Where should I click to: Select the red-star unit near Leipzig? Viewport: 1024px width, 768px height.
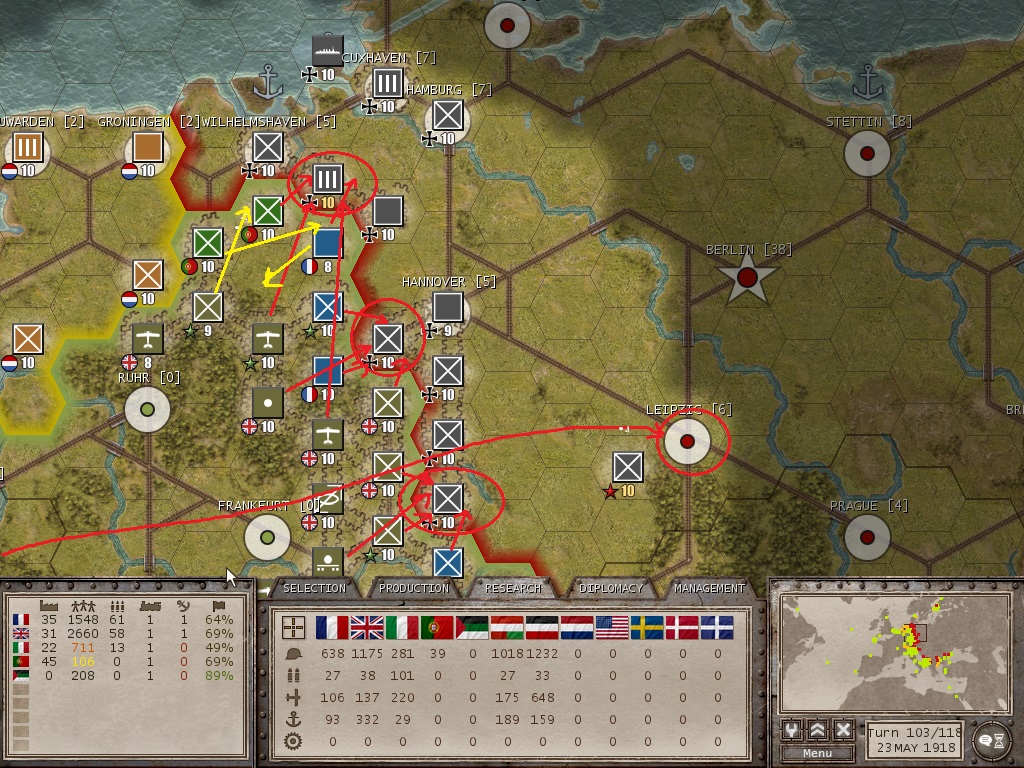[x=627, y=467]
